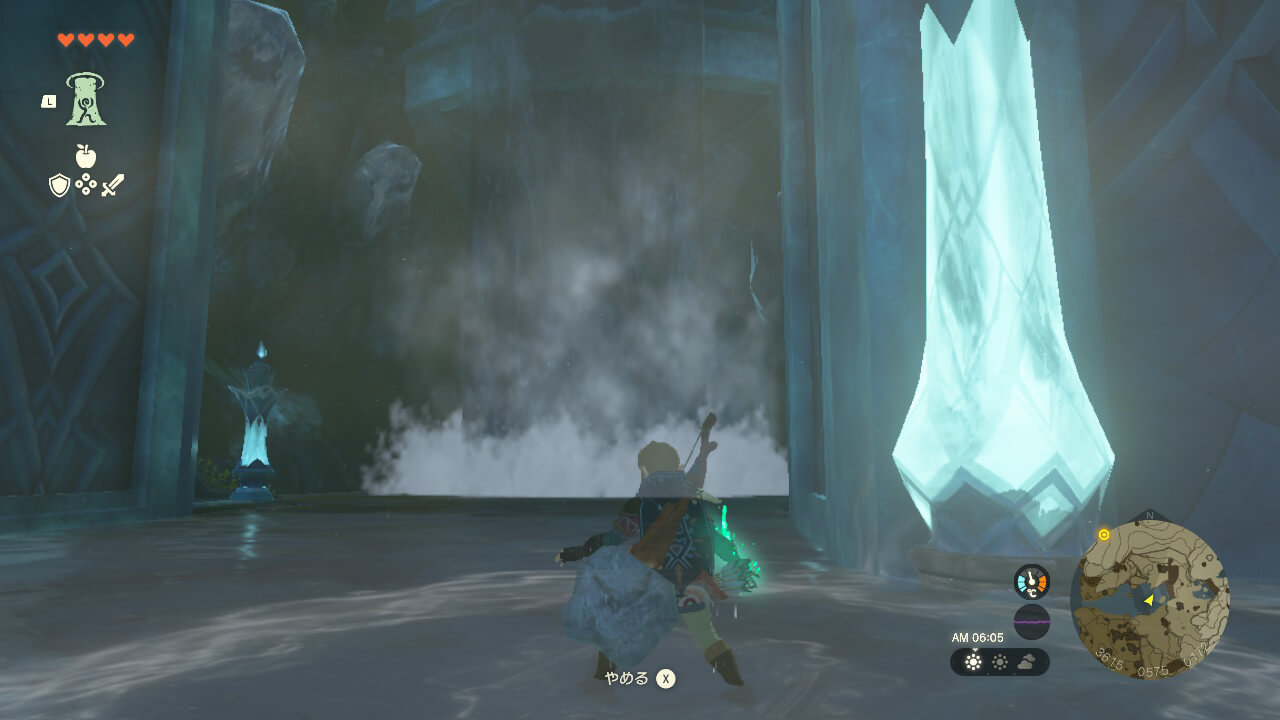Show the weather forecast strip

(999, 662)
